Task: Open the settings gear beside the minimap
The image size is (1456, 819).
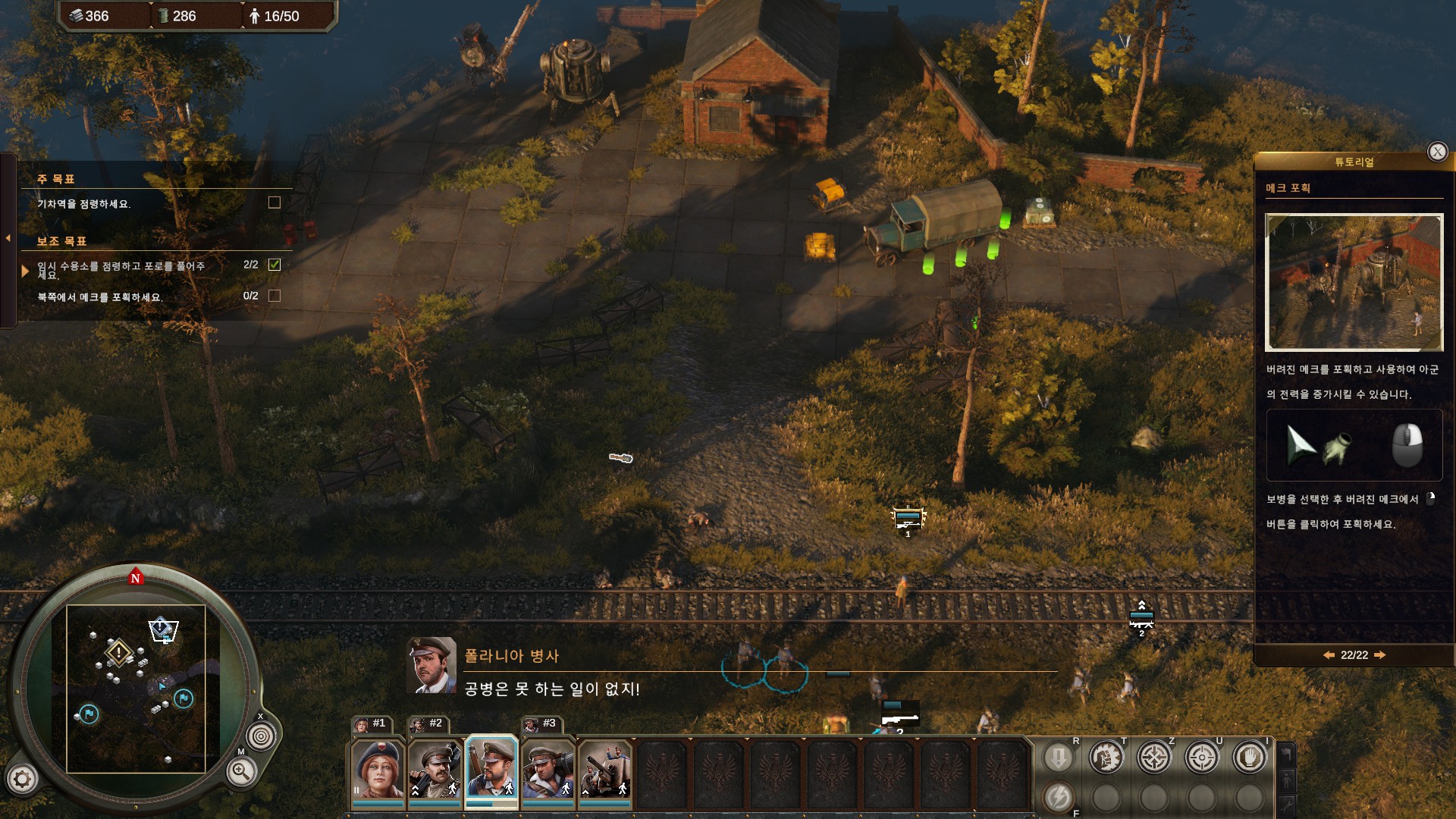Action: coord(22,779)
